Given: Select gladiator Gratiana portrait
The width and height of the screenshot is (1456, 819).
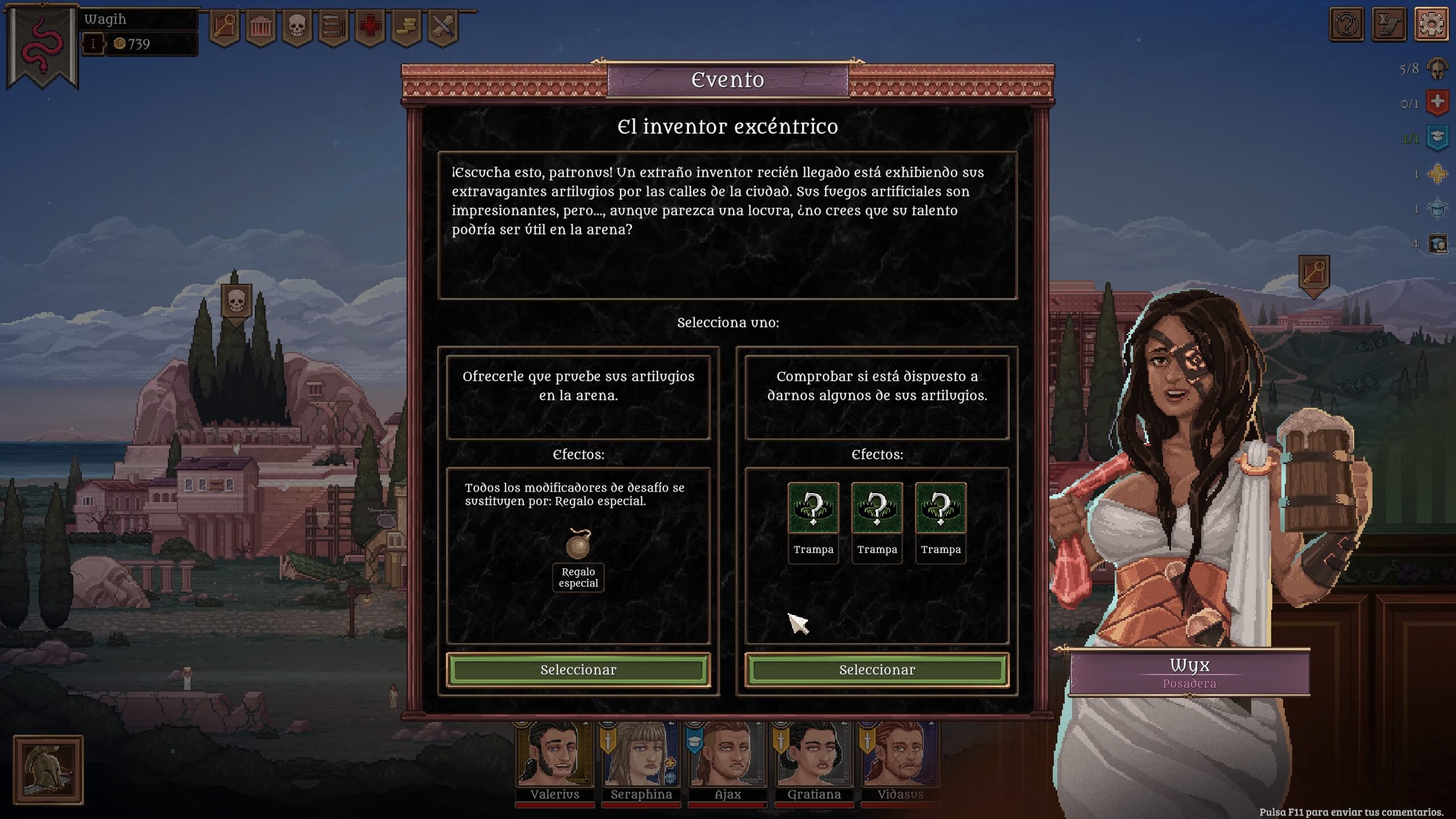Looking at the screenshot, I should pyautogui.click(x=814, y=756).
